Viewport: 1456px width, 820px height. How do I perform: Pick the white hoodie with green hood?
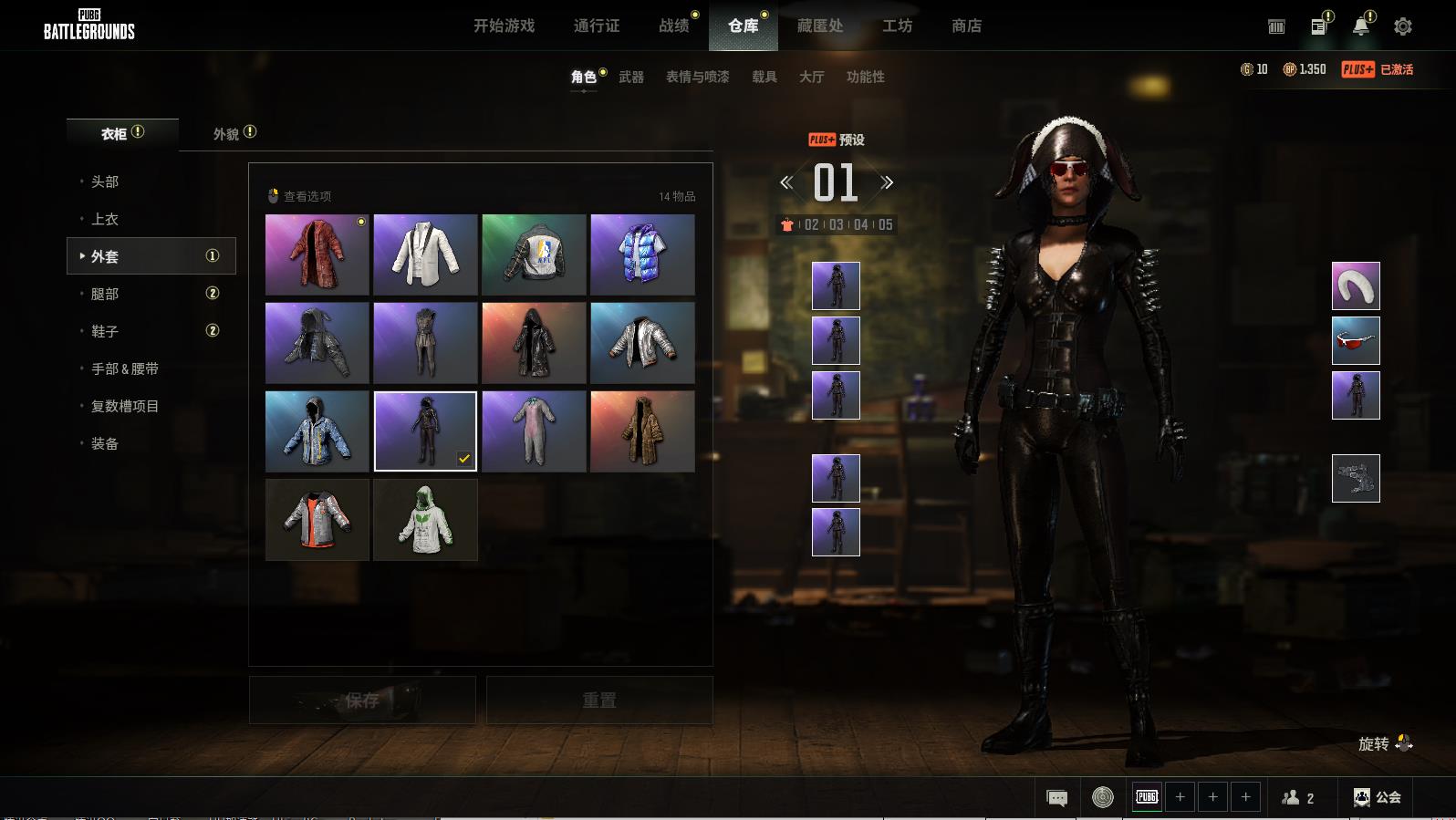pos(425,520)
